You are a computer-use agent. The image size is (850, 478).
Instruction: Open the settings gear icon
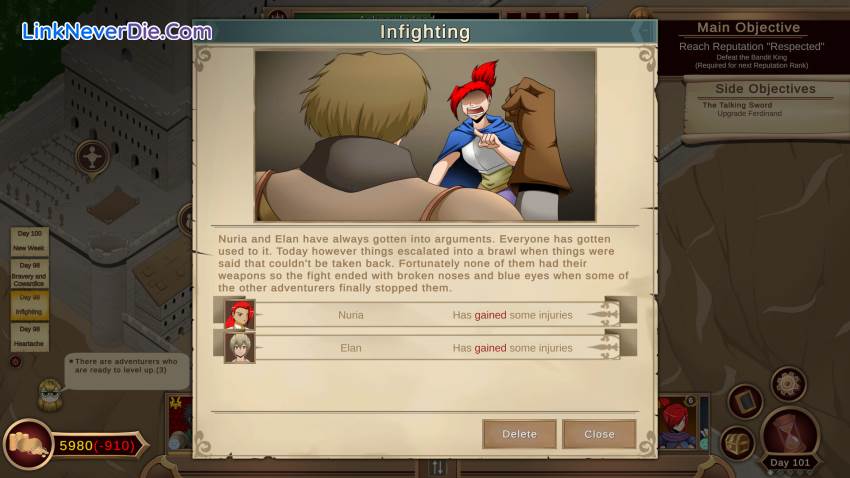coord(788,382)
